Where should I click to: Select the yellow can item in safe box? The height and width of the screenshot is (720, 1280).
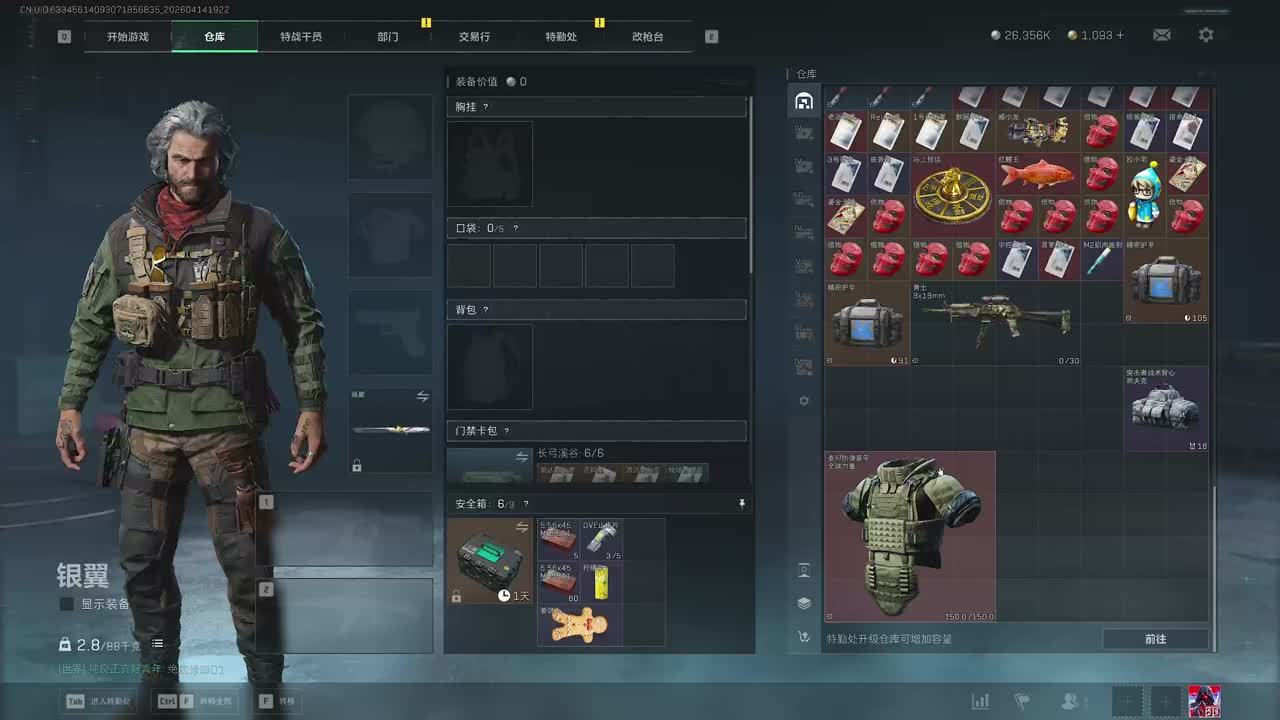point(601,582)
